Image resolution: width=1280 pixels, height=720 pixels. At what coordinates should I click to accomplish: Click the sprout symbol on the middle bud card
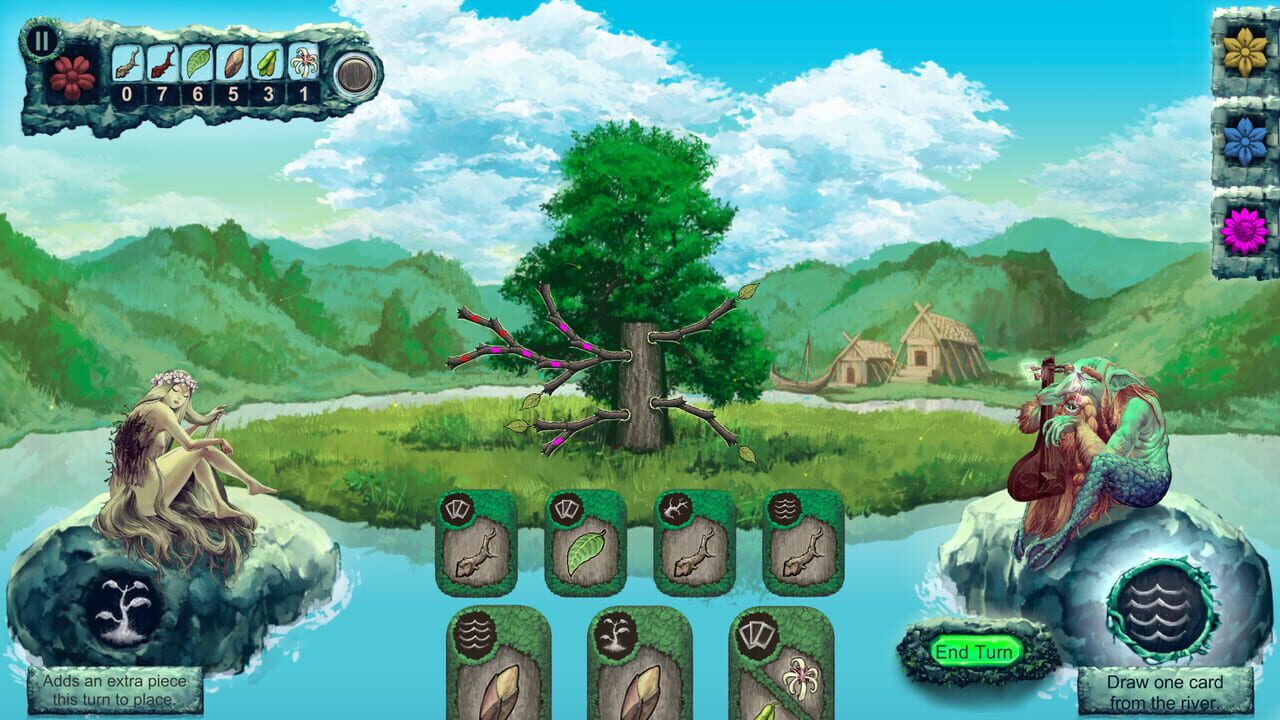[615, 635]
